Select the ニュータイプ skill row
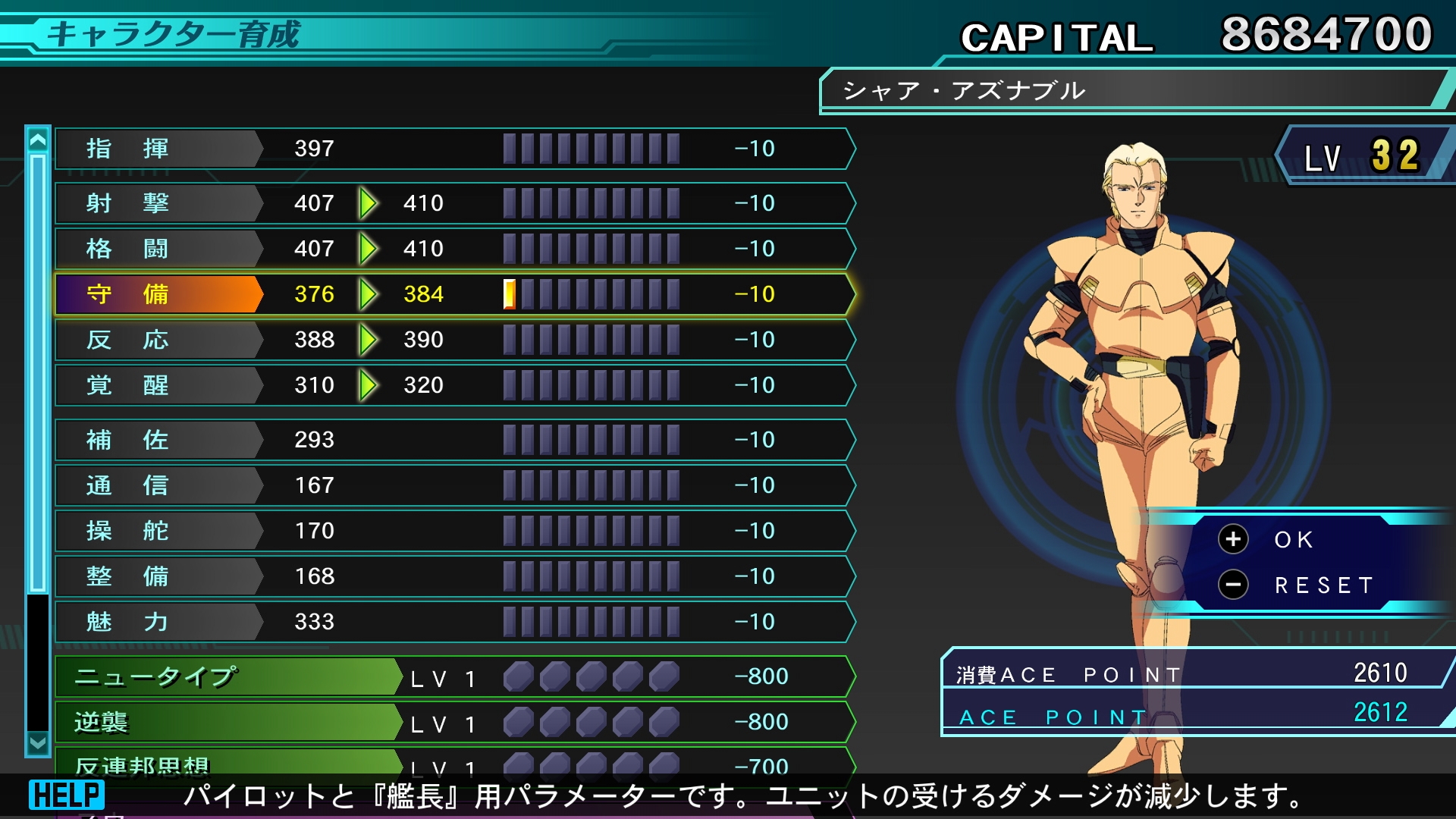Viewport: 1456px width, 819px height. click(x=455, y=676)
